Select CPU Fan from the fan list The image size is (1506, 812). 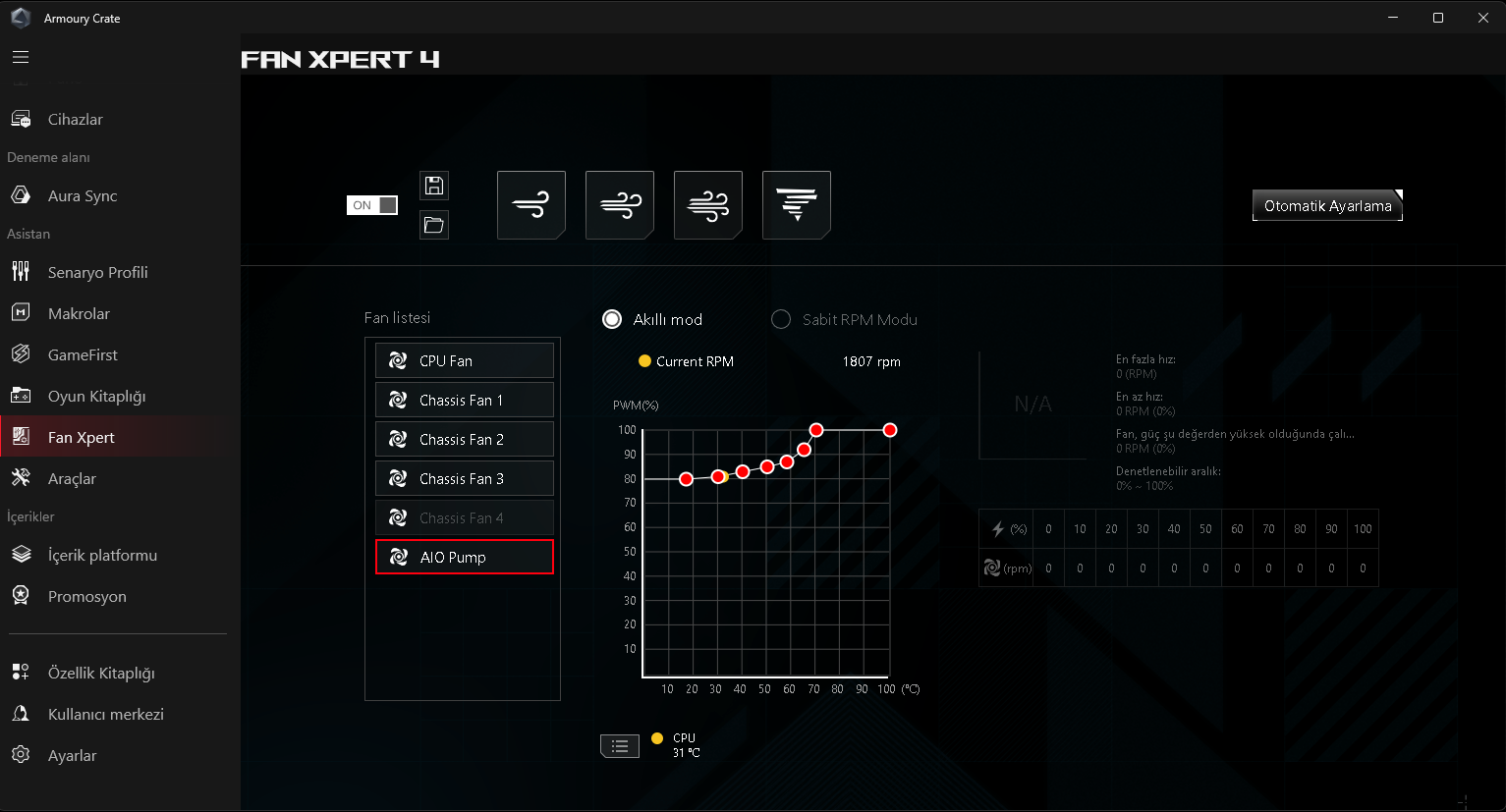tap(464, 361)
